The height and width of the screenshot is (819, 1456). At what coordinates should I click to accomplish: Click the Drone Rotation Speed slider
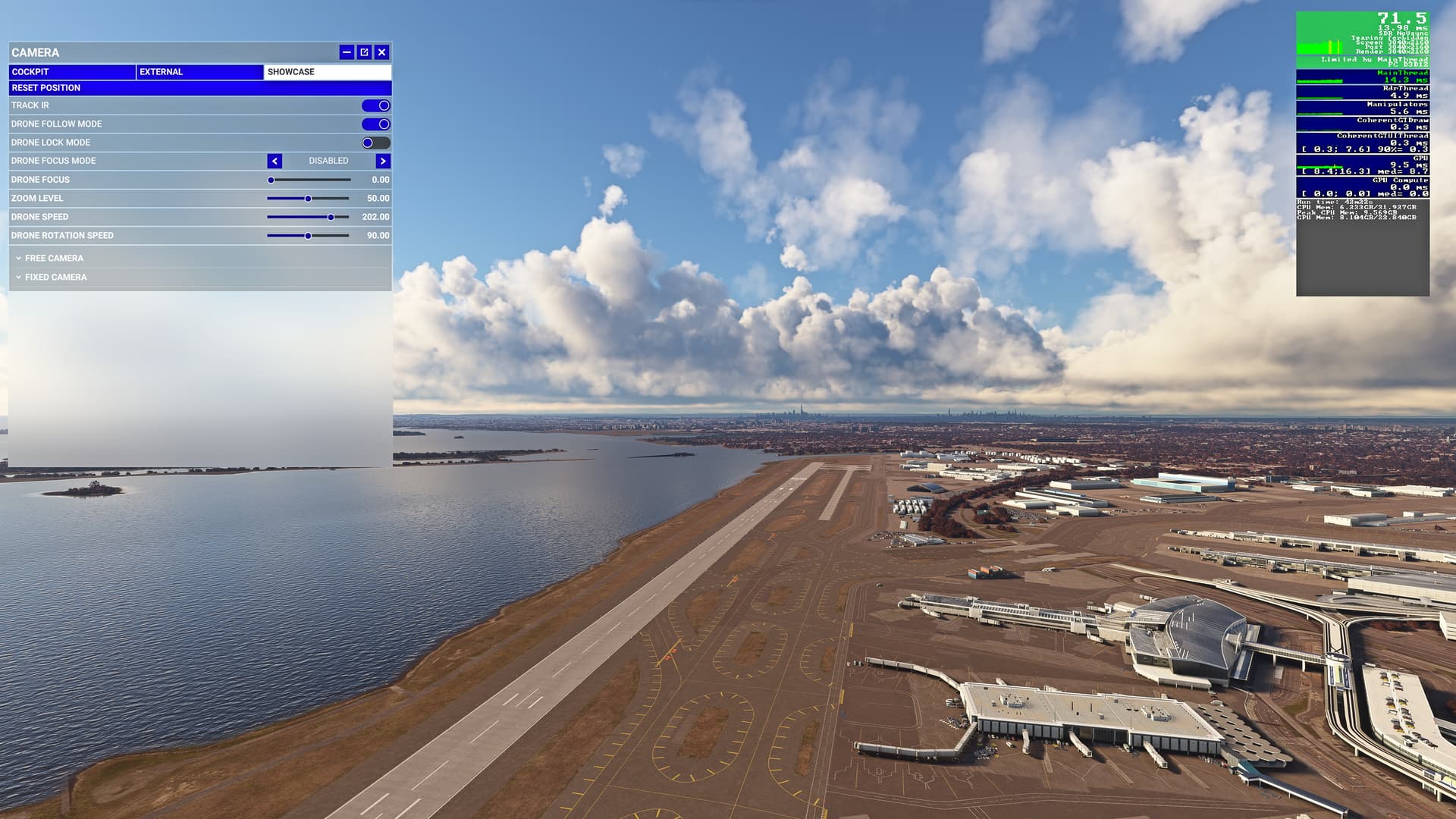pyautogui.click(x=308, y=236)
